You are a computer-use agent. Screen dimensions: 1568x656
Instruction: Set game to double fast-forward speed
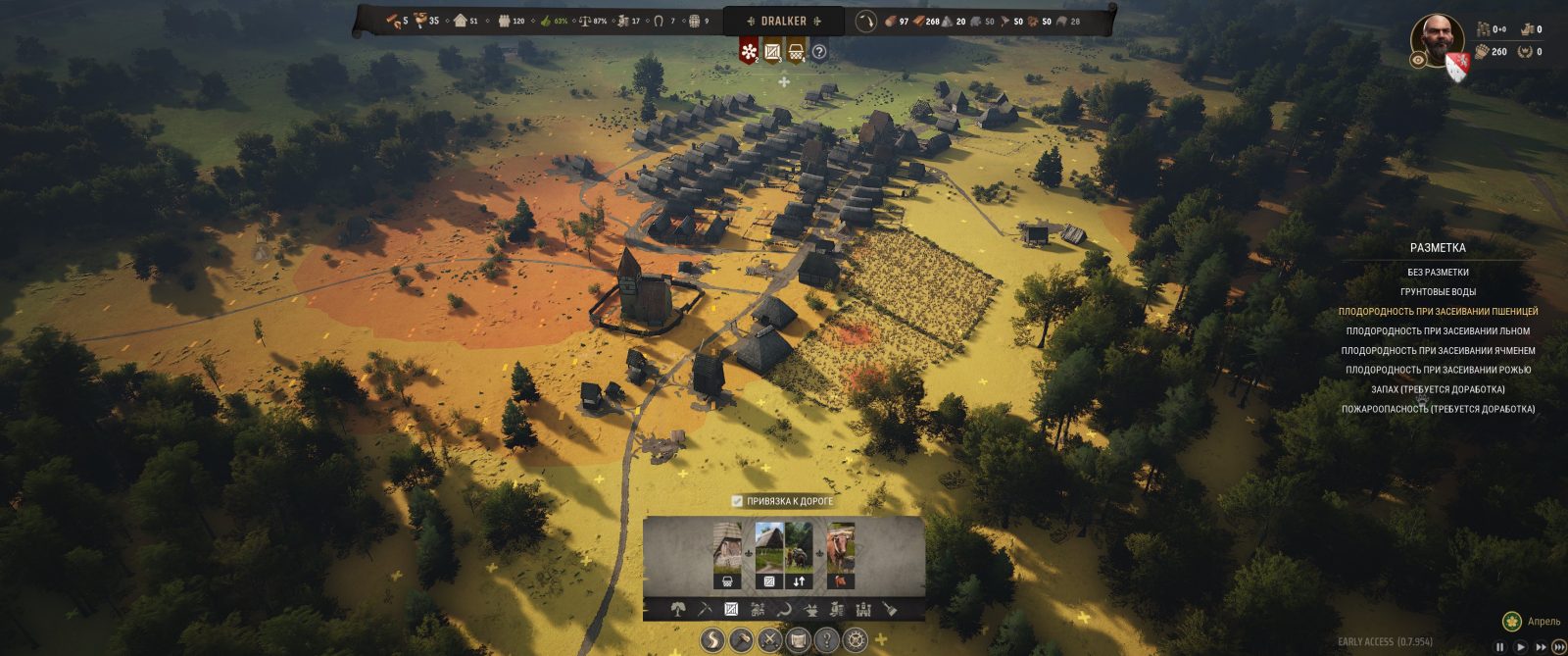click(x=1540, y=646)
